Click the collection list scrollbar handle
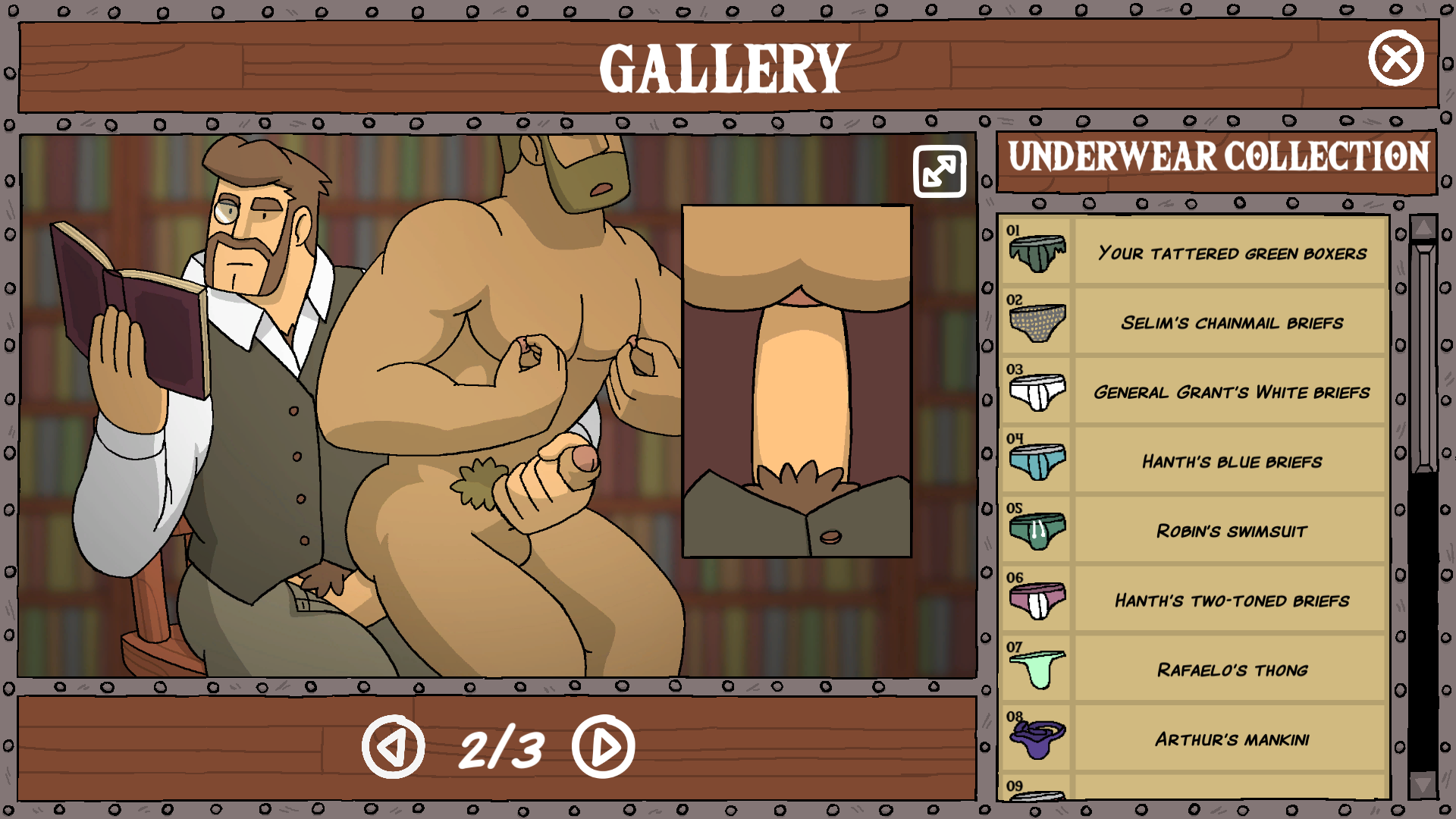This screenshot has height=819, width=1456. [1423, 356]
